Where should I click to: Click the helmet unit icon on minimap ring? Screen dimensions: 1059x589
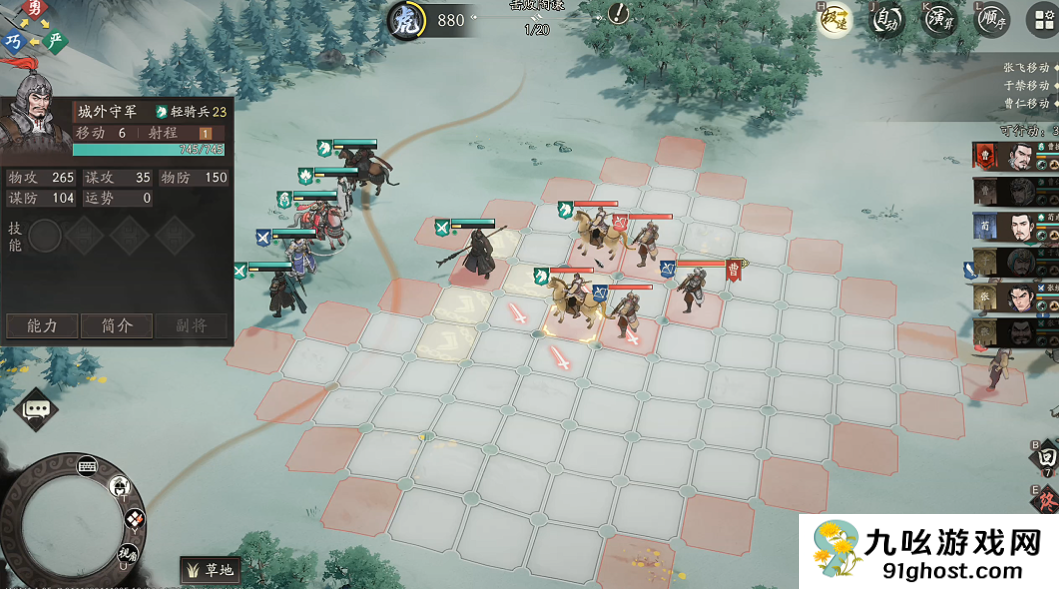[120, 487]
